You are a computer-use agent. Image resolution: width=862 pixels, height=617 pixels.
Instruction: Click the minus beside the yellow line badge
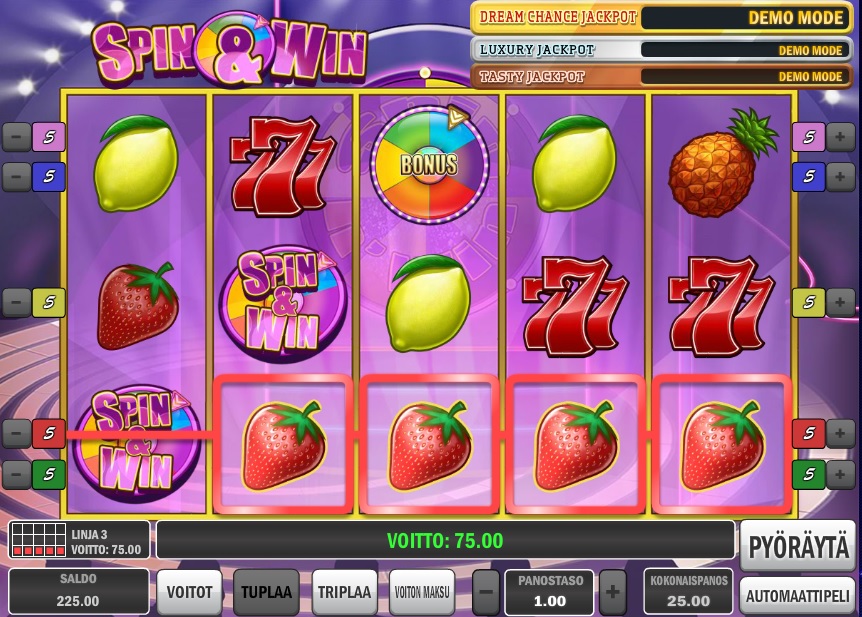(x=17, y=301)
